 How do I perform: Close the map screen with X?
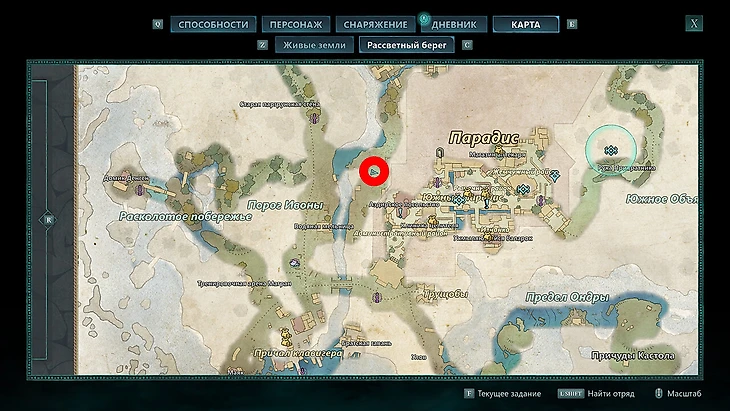[x=694, y=23]
